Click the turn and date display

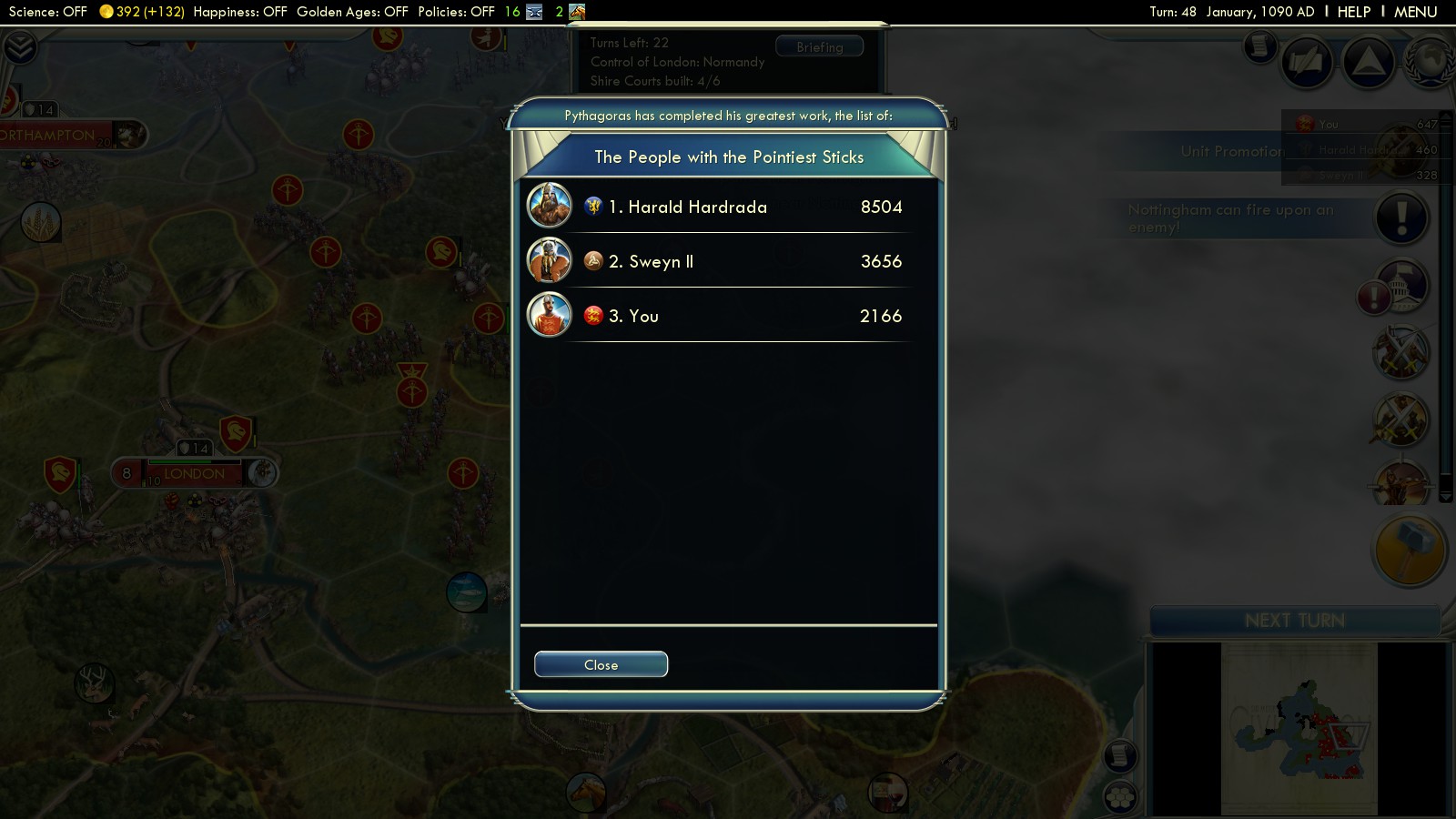pos(1231,12)
